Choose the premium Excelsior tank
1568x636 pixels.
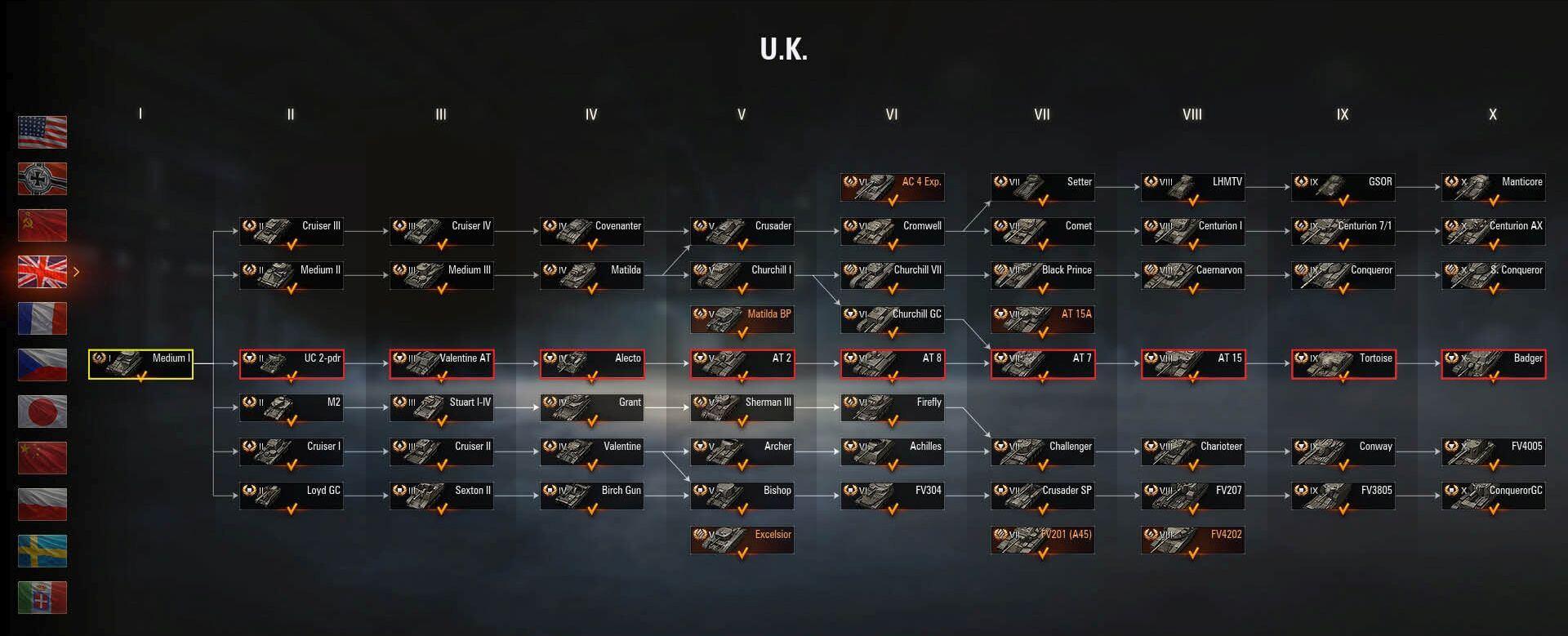[x=742, y=540]
